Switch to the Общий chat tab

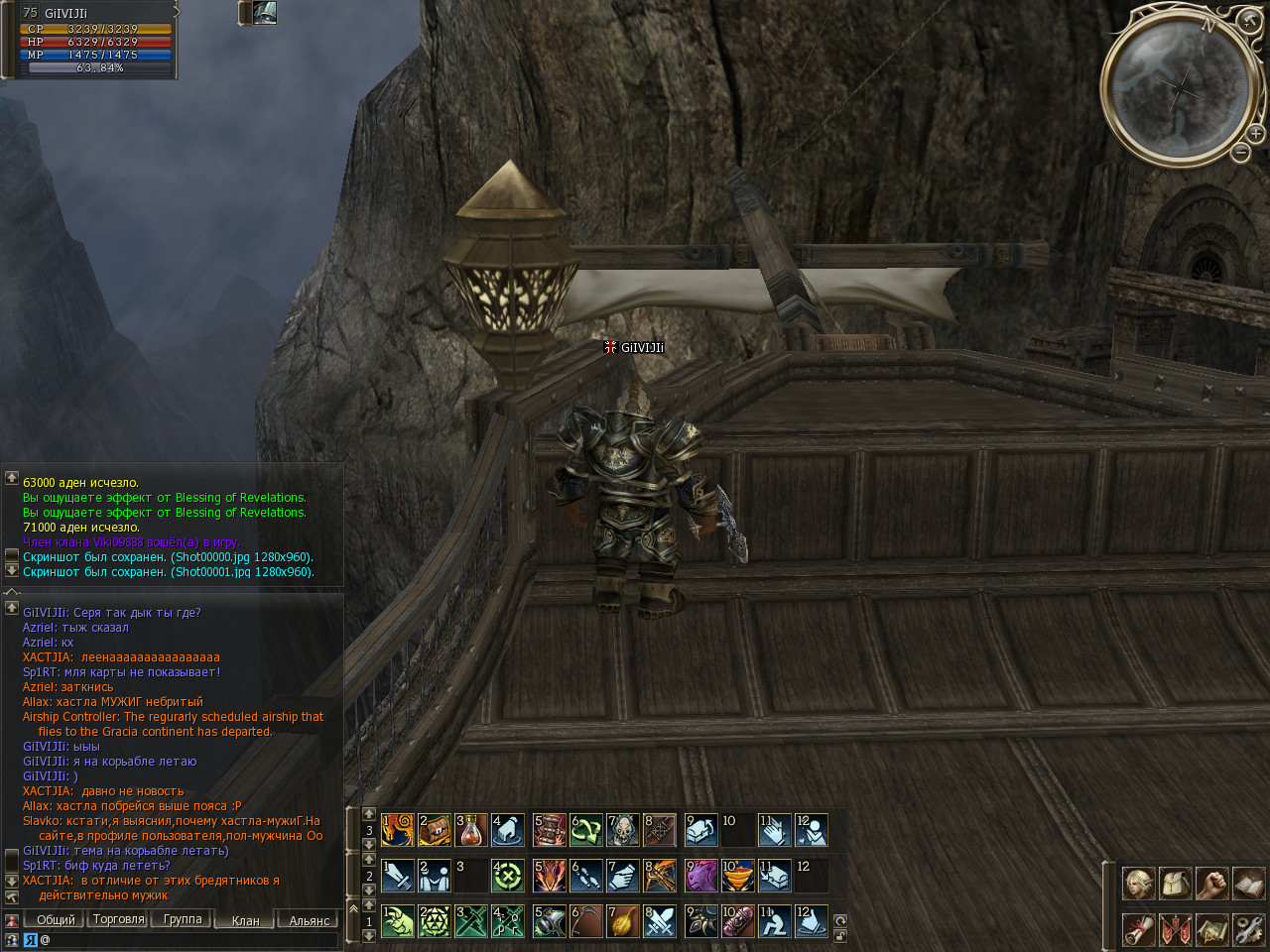[56, 919]
